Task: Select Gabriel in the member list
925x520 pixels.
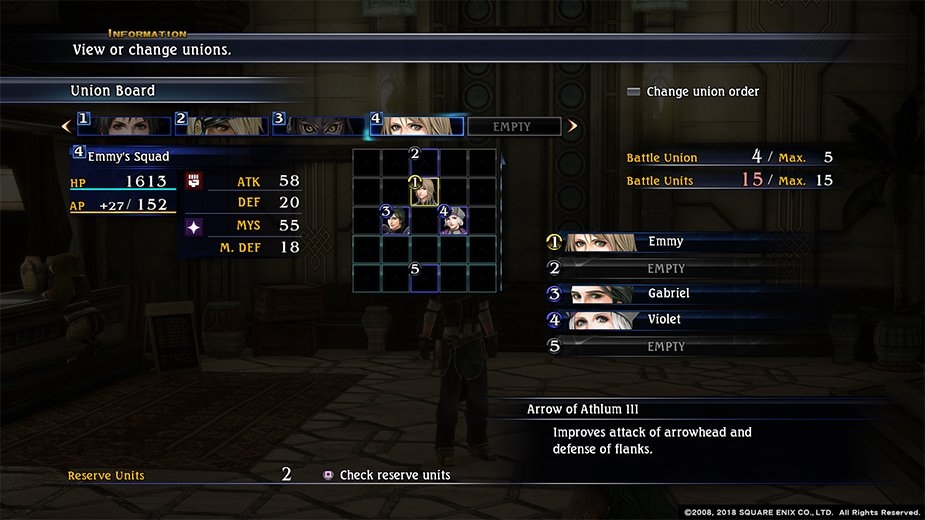Action: click(668, 294)
